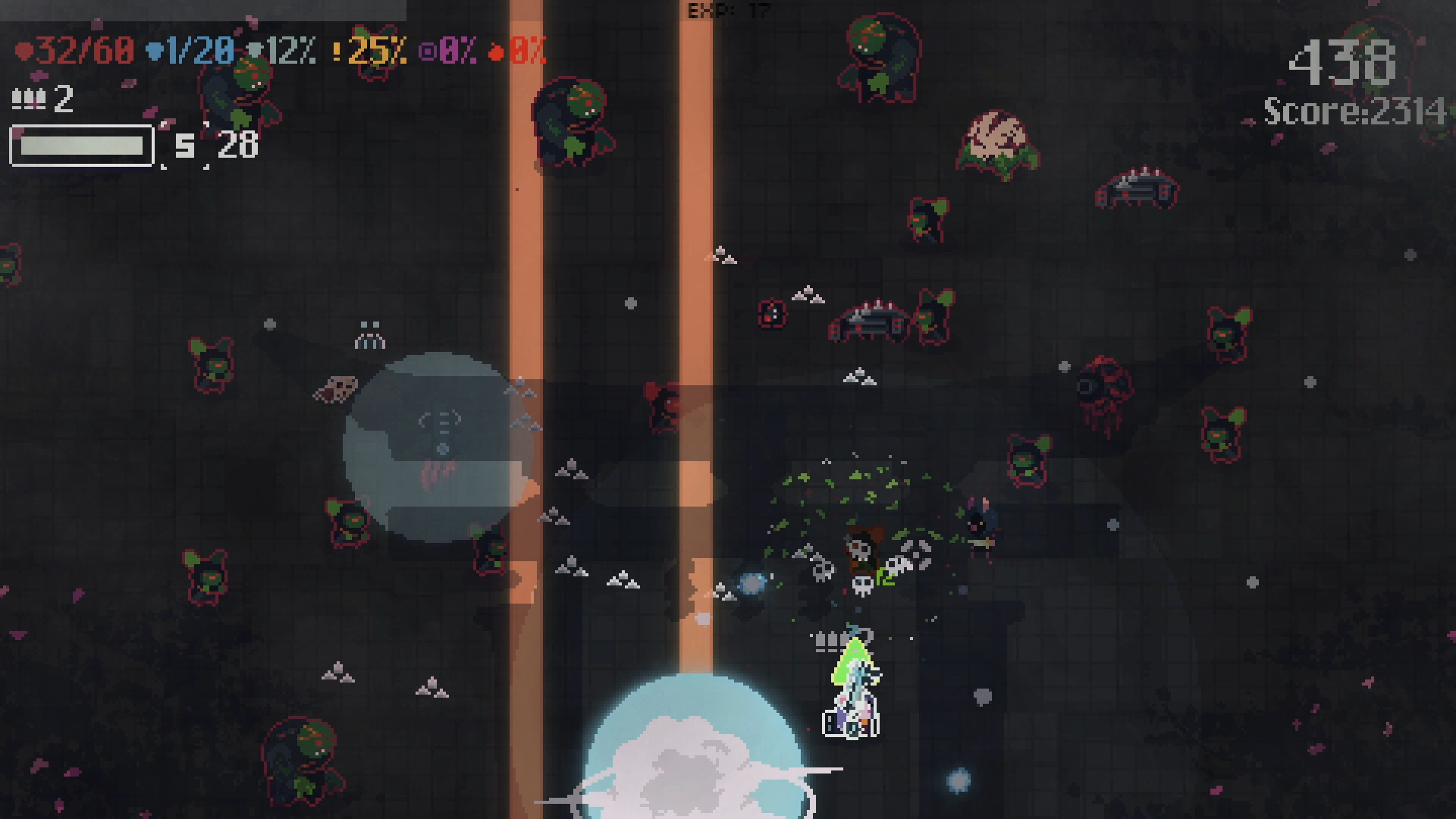
Task: Expand the Score:2314 display
Action: [x=1354, y=111]
